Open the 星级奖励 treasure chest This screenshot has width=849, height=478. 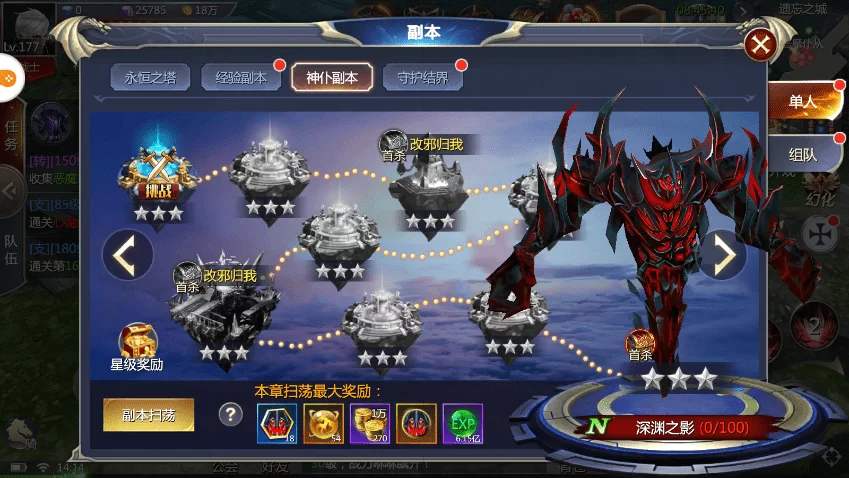(137, 345)
